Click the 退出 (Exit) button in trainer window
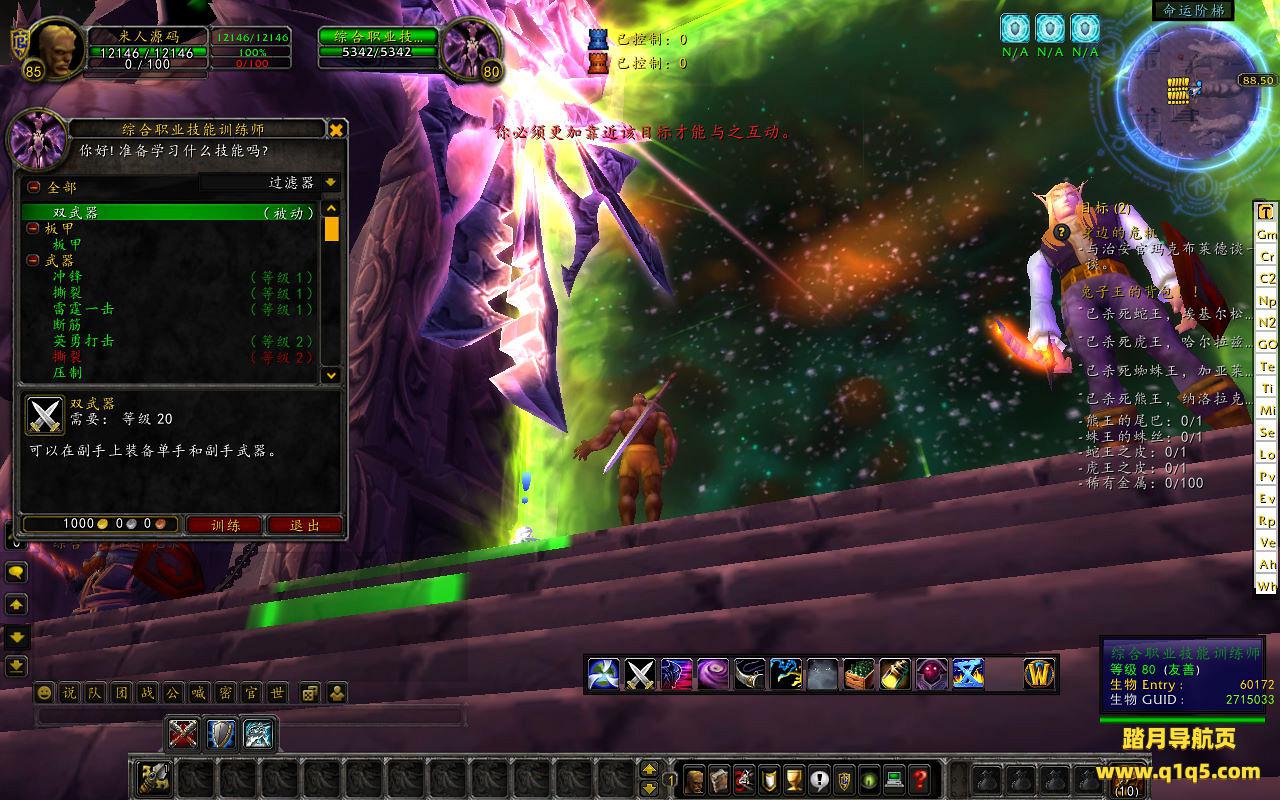 click(x=304, y=524)
